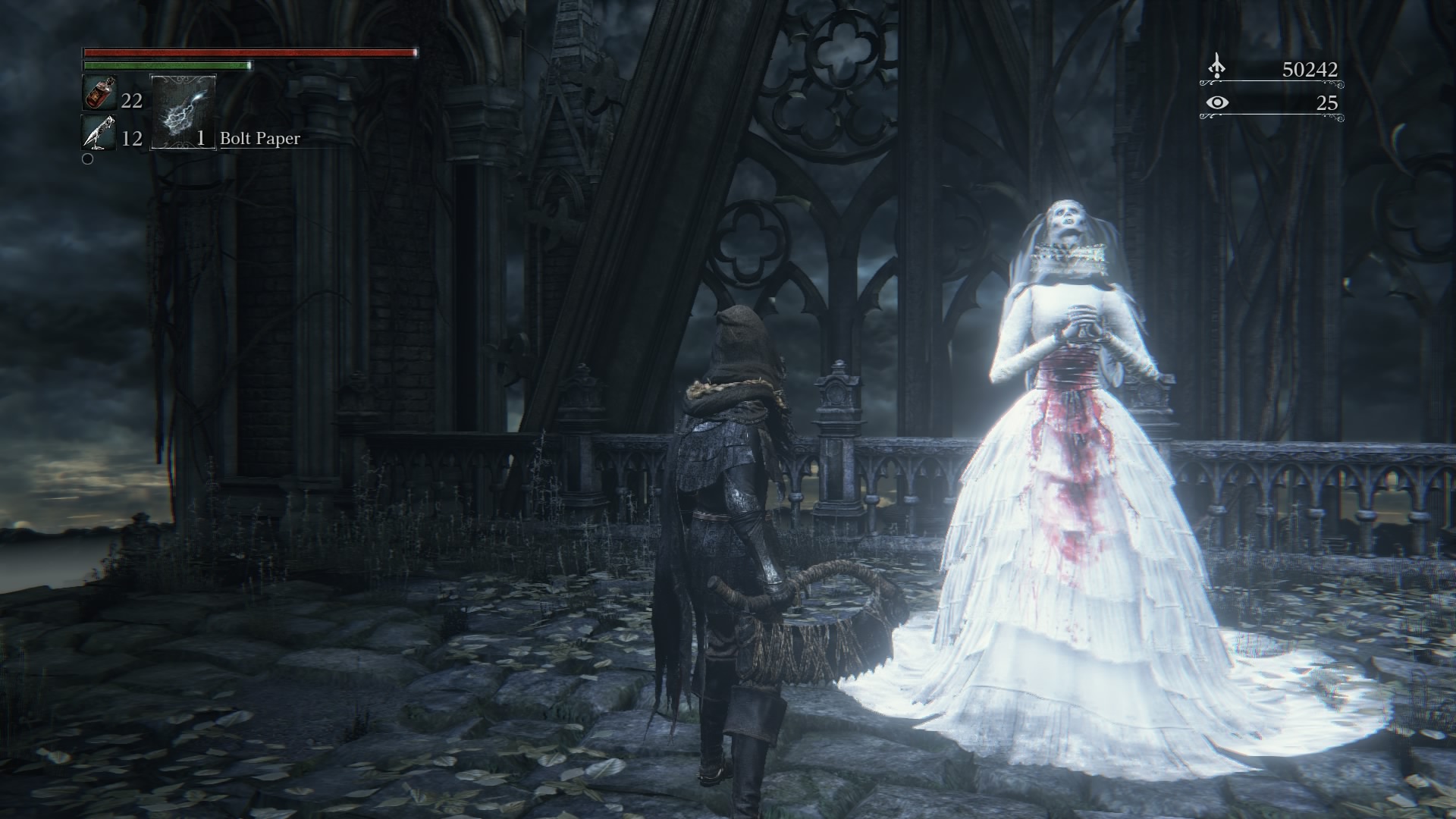Screen dimensions: 1456x819
Task: Use the Bolt Paper quick item slot
Action: [184, 111]
